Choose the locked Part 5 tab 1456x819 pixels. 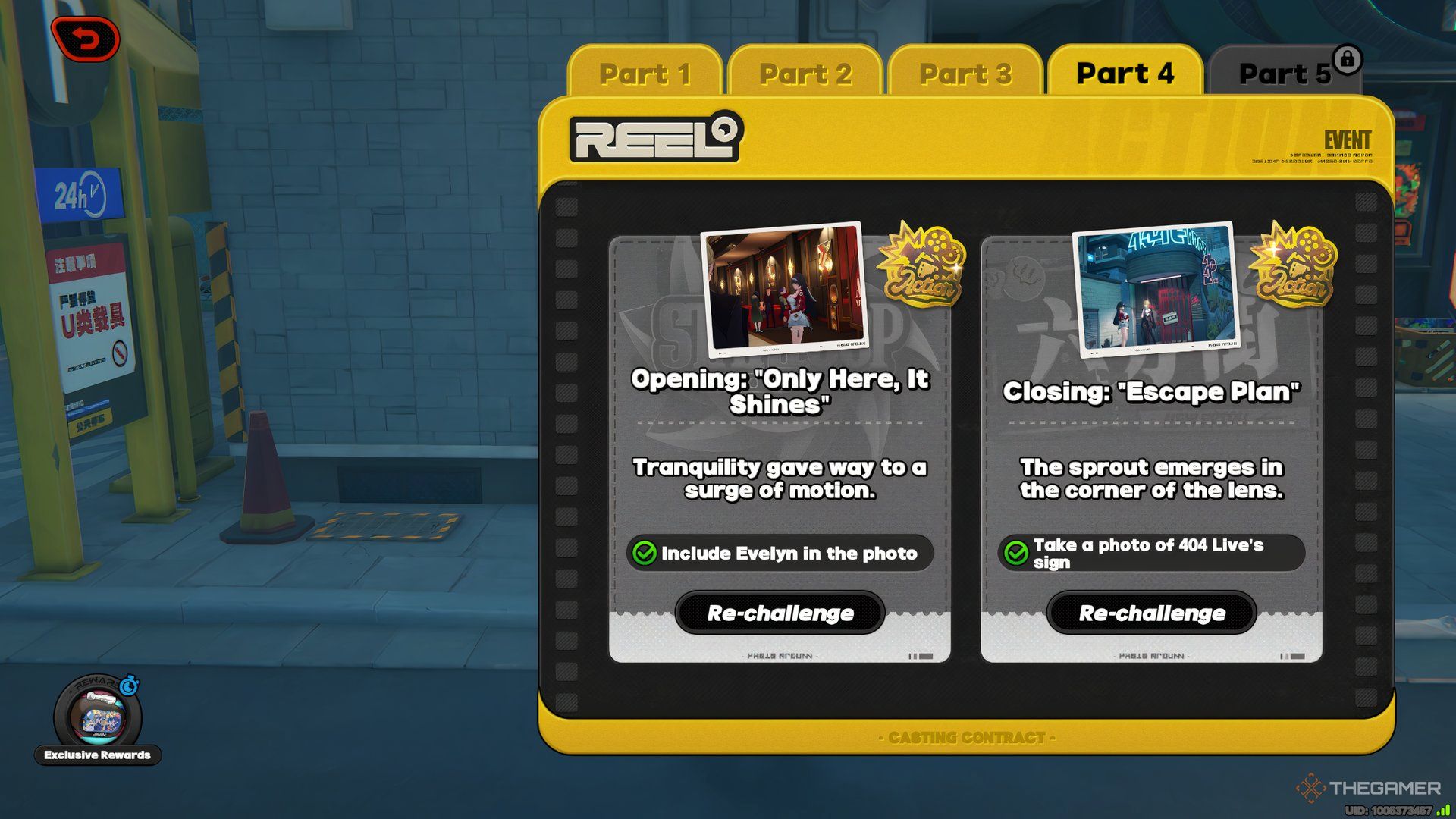pos(1285,74)
